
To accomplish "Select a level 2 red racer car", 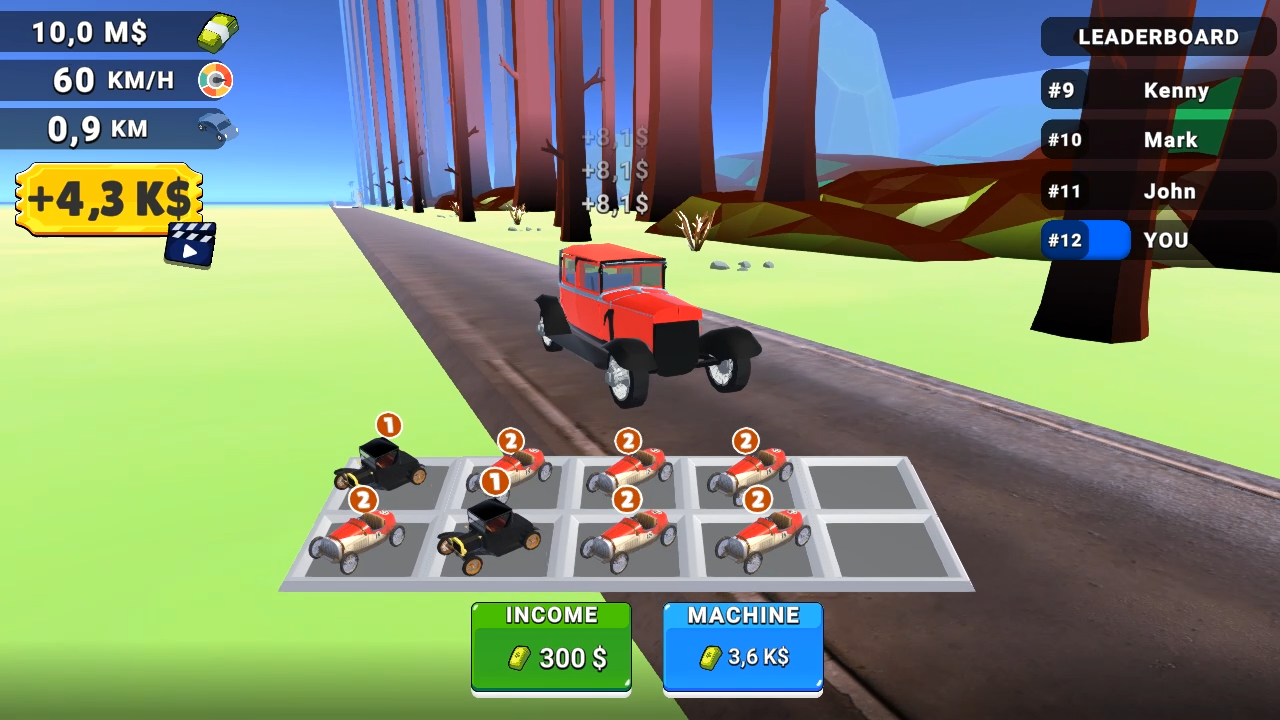I will [x=627, y=470].
